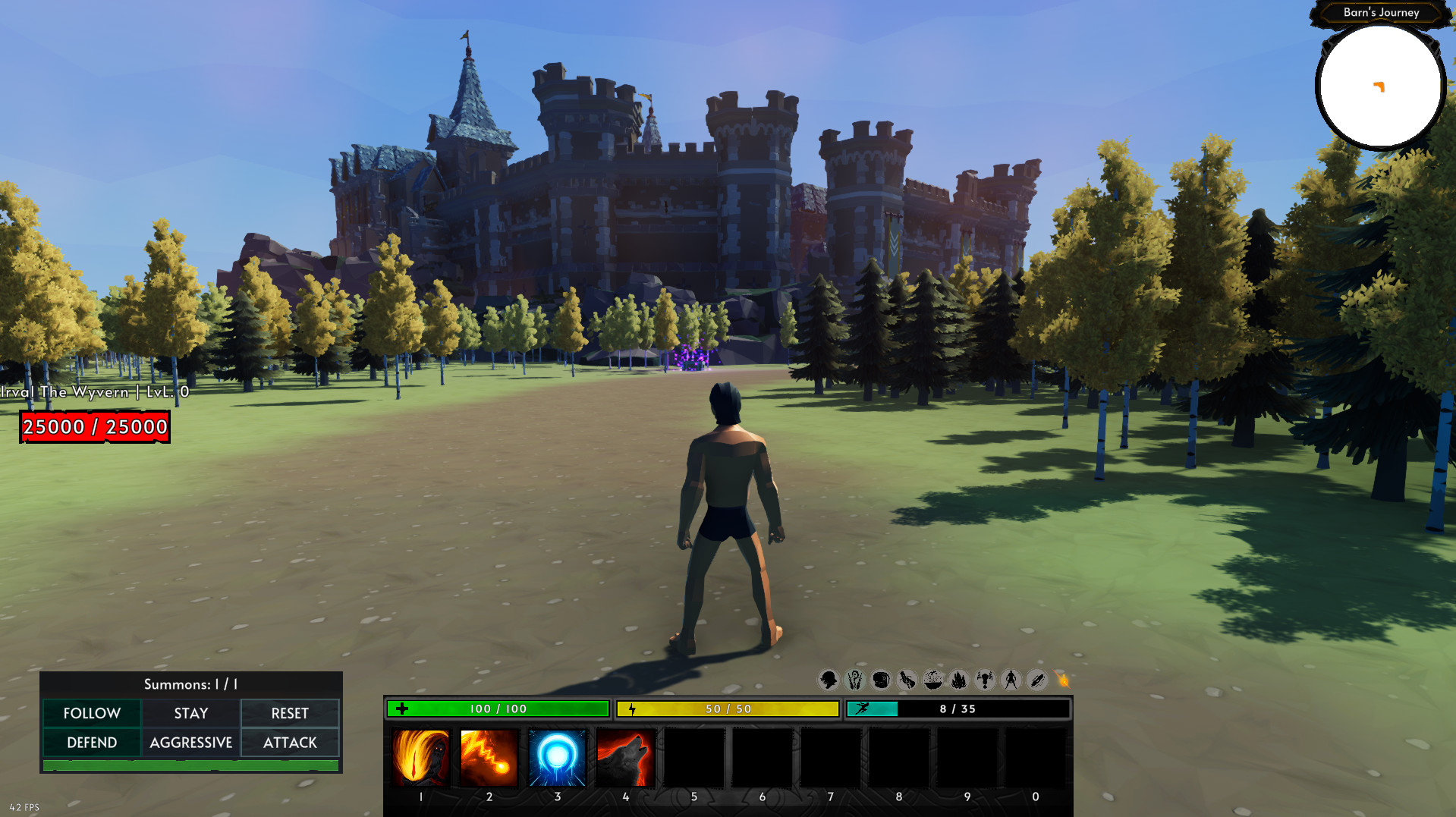Select the howling wolf summon skill
1456x817 pixels.
[626, 757]
